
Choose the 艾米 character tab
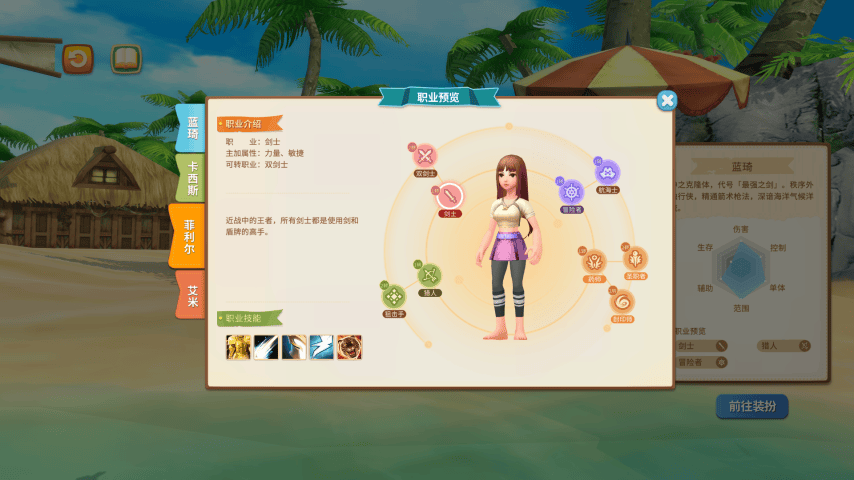point(191,294)
